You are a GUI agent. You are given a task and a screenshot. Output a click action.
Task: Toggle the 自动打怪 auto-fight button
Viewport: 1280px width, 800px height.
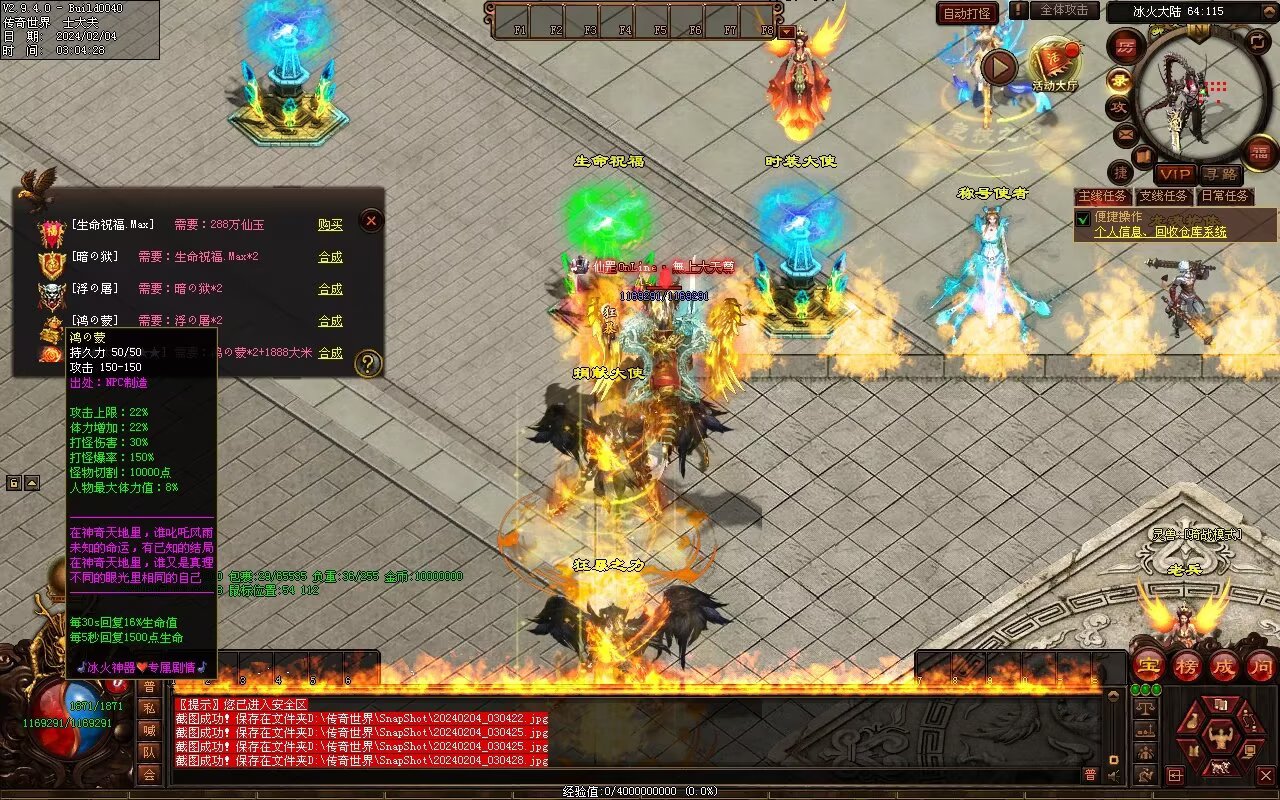pos(967,13)
